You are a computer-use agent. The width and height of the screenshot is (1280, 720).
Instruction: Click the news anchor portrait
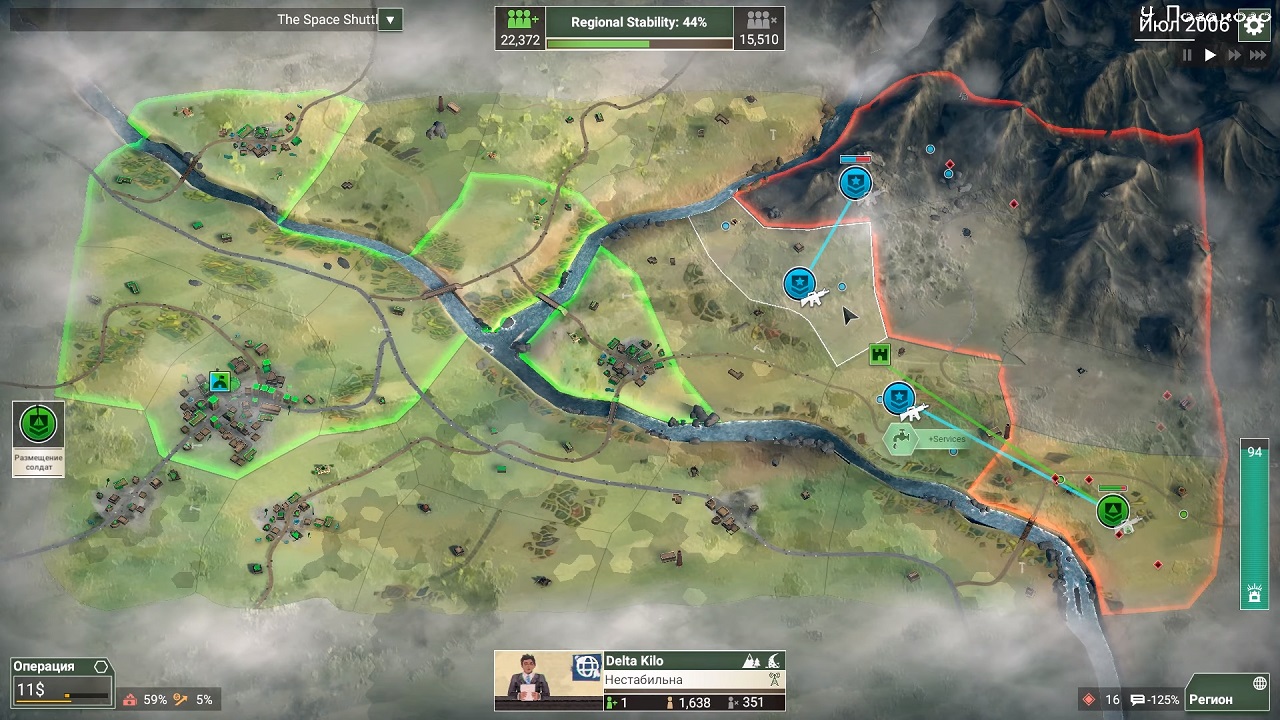tap(530, 680)
